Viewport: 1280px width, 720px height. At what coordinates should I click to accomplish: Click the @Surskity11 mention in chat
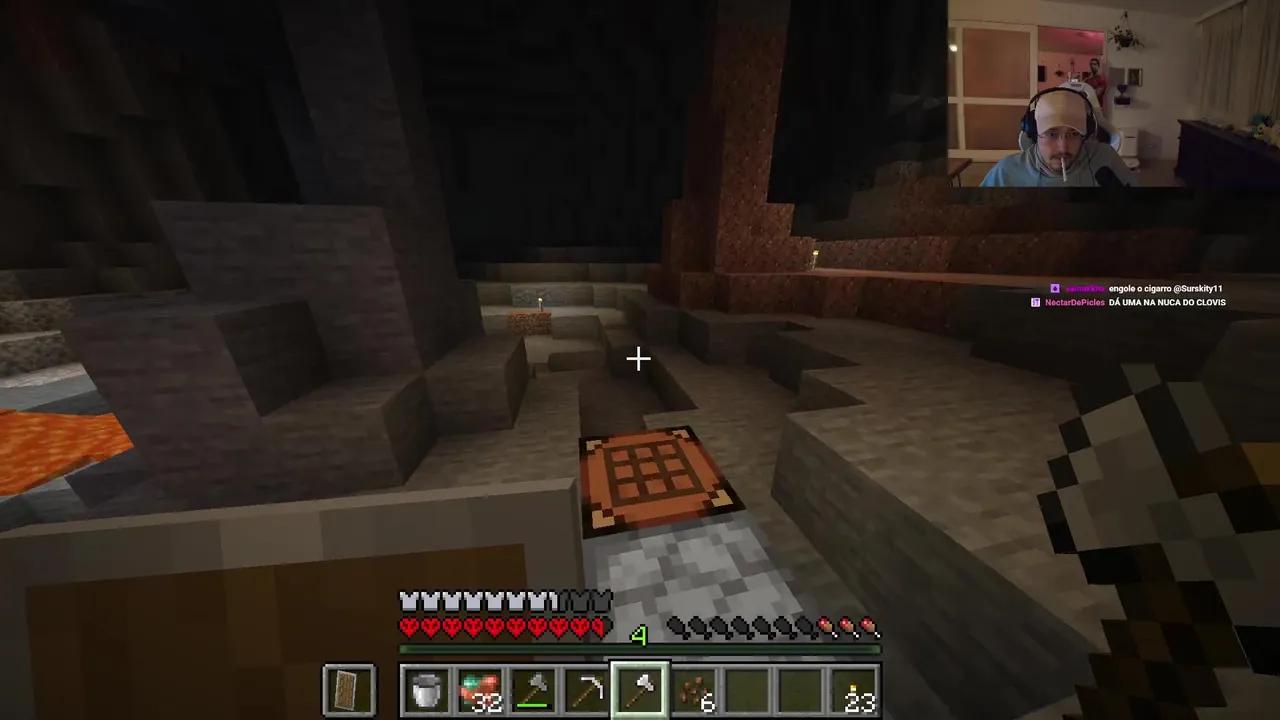pyautogui.click(x=1197, y=288)
